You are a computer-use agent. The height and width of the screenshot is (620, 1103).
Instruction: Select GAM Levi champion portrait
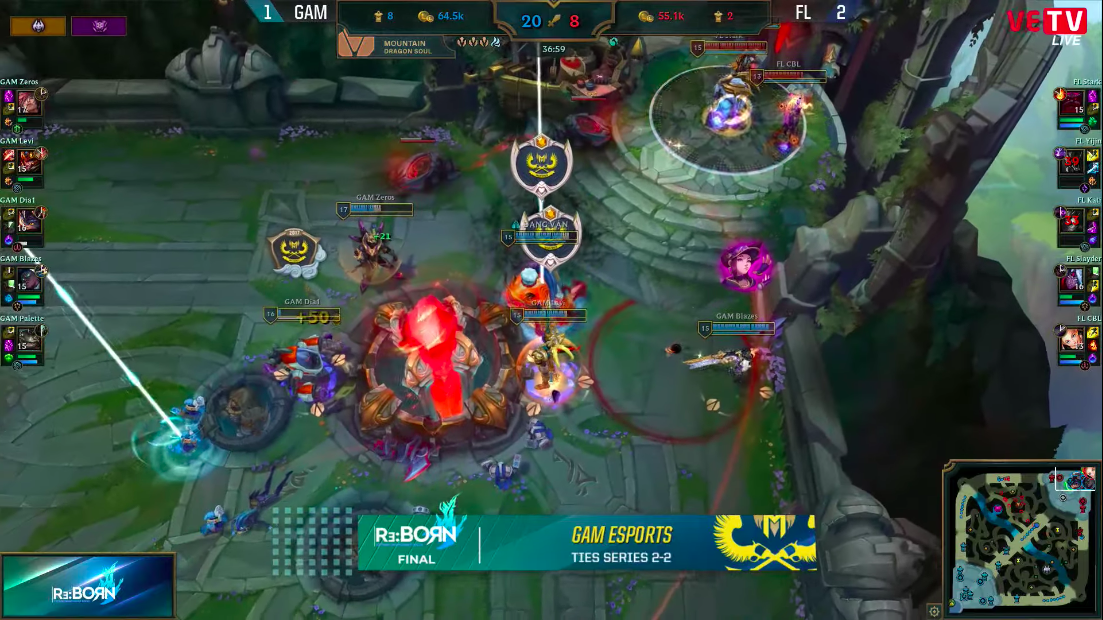coord(28,162)
